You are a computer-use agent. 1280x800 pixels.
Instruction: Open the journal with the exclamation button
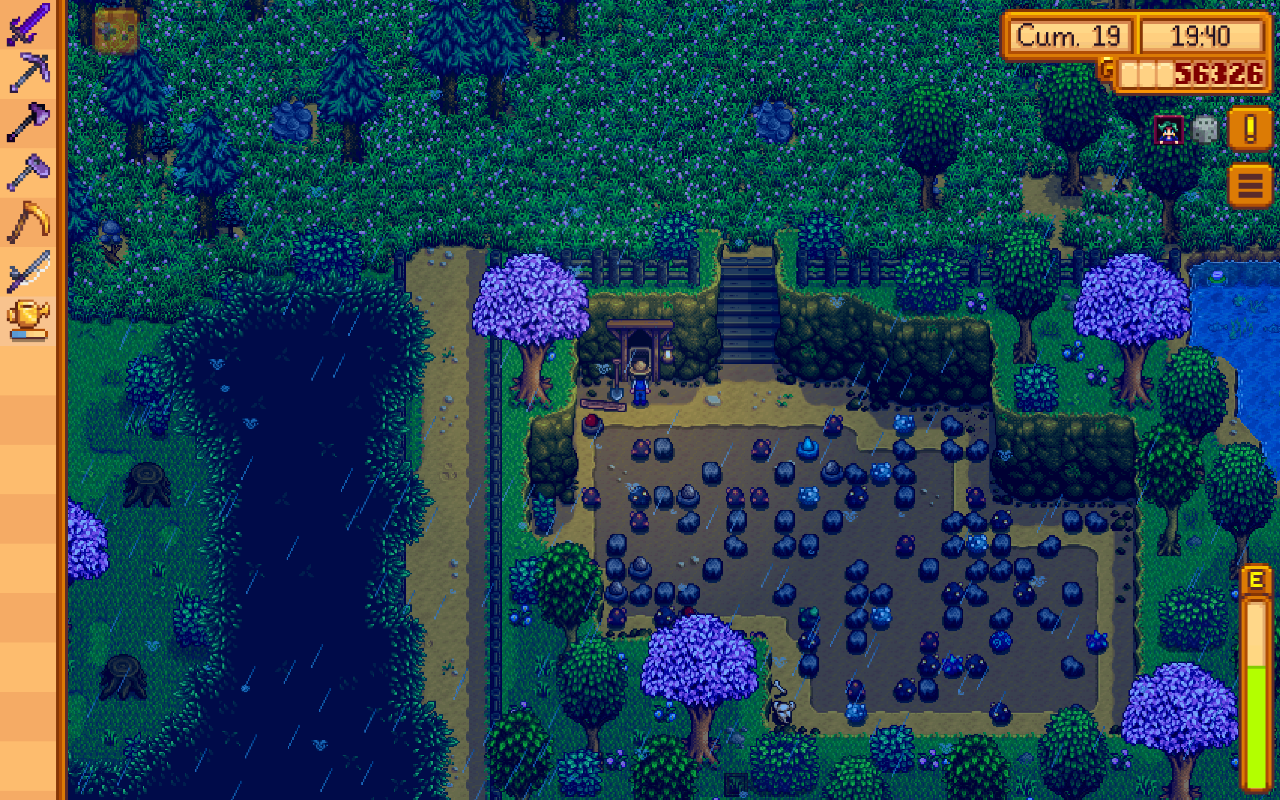click(x=1250, y=129)
